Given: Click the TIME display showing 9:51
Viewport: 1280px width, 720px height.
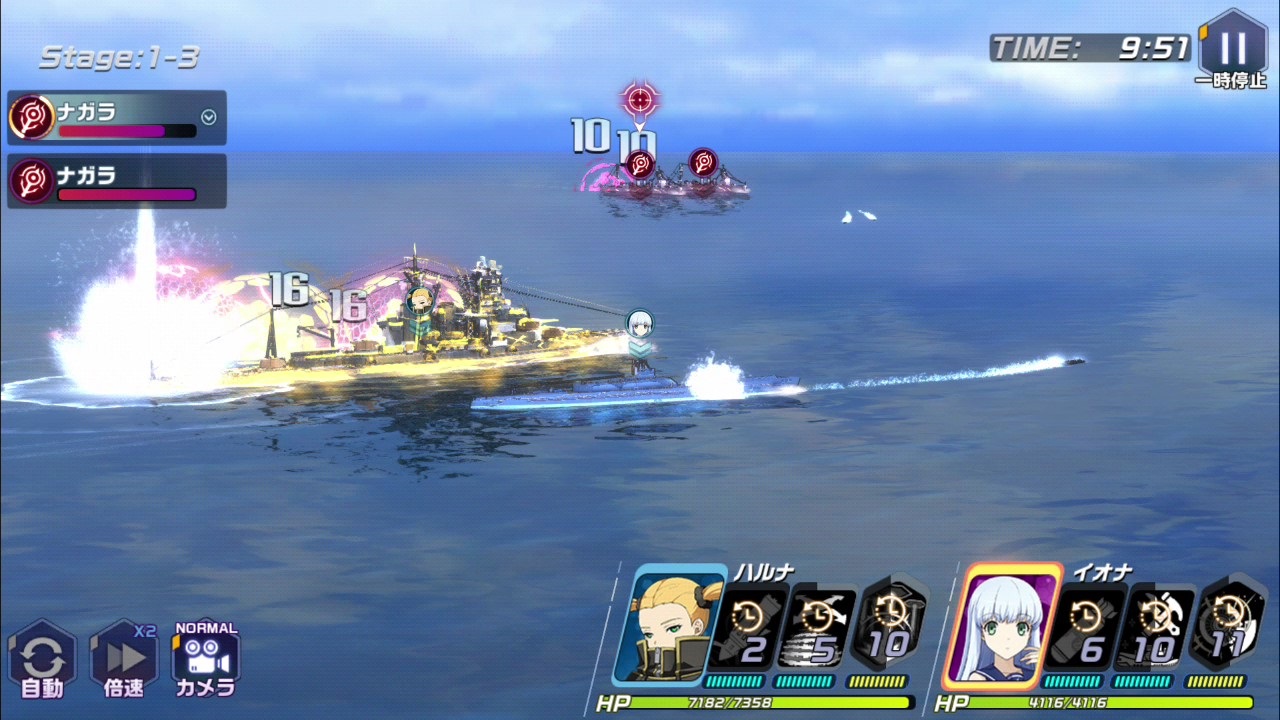Looking at the screenshot, I should pyautogui.click(x=1090, y=44).
